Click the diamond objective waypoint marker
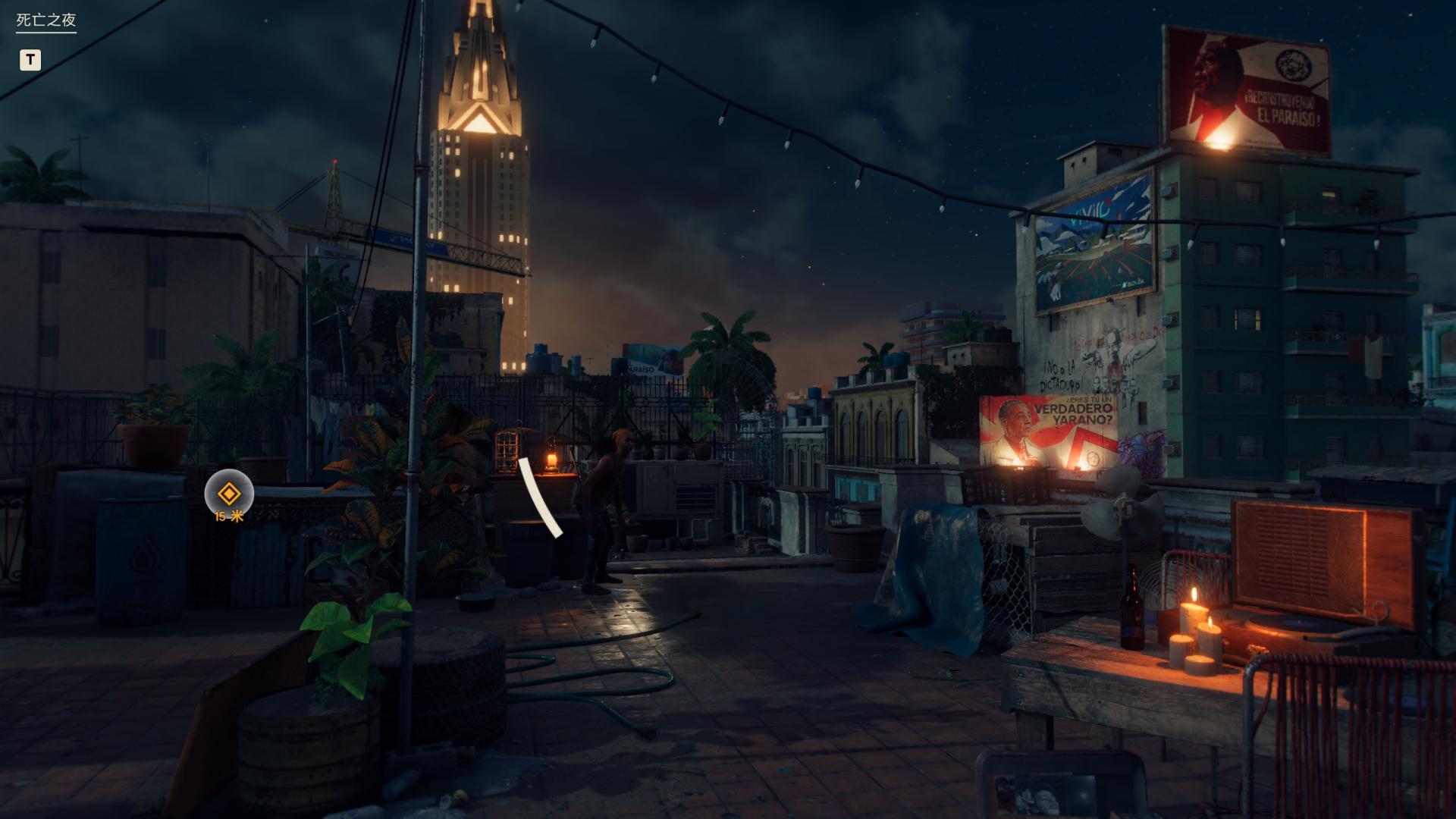Viewport: 1456px width, 819px height. point(228,494)
